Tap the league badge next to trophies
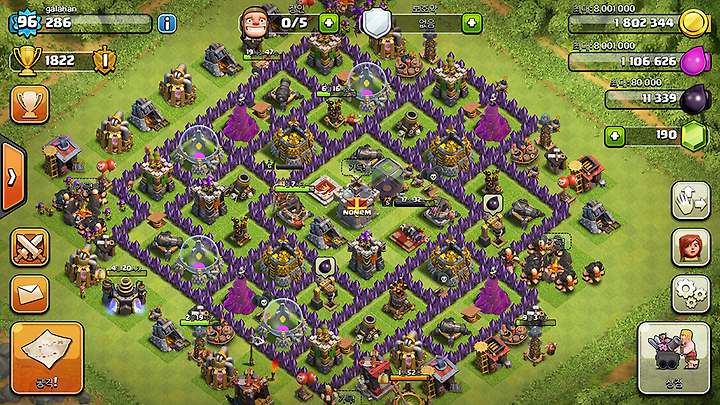 coord(103,61)
